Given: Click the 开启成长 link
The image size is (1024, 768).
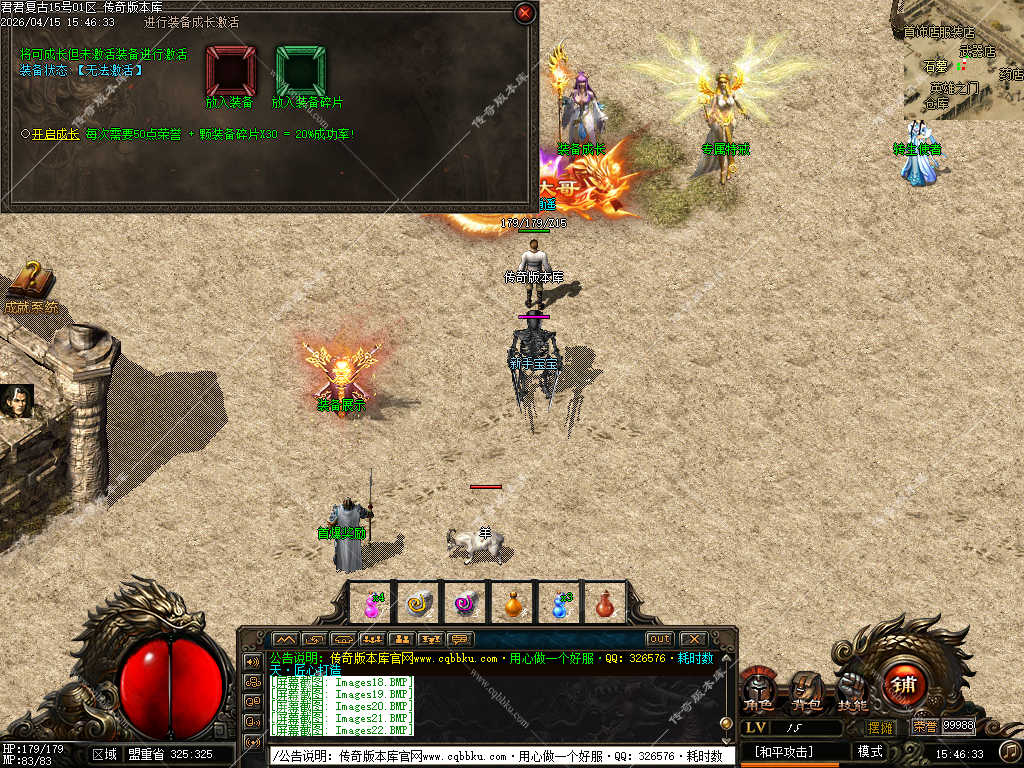Looking at the screenshot, I should [55, 133].
